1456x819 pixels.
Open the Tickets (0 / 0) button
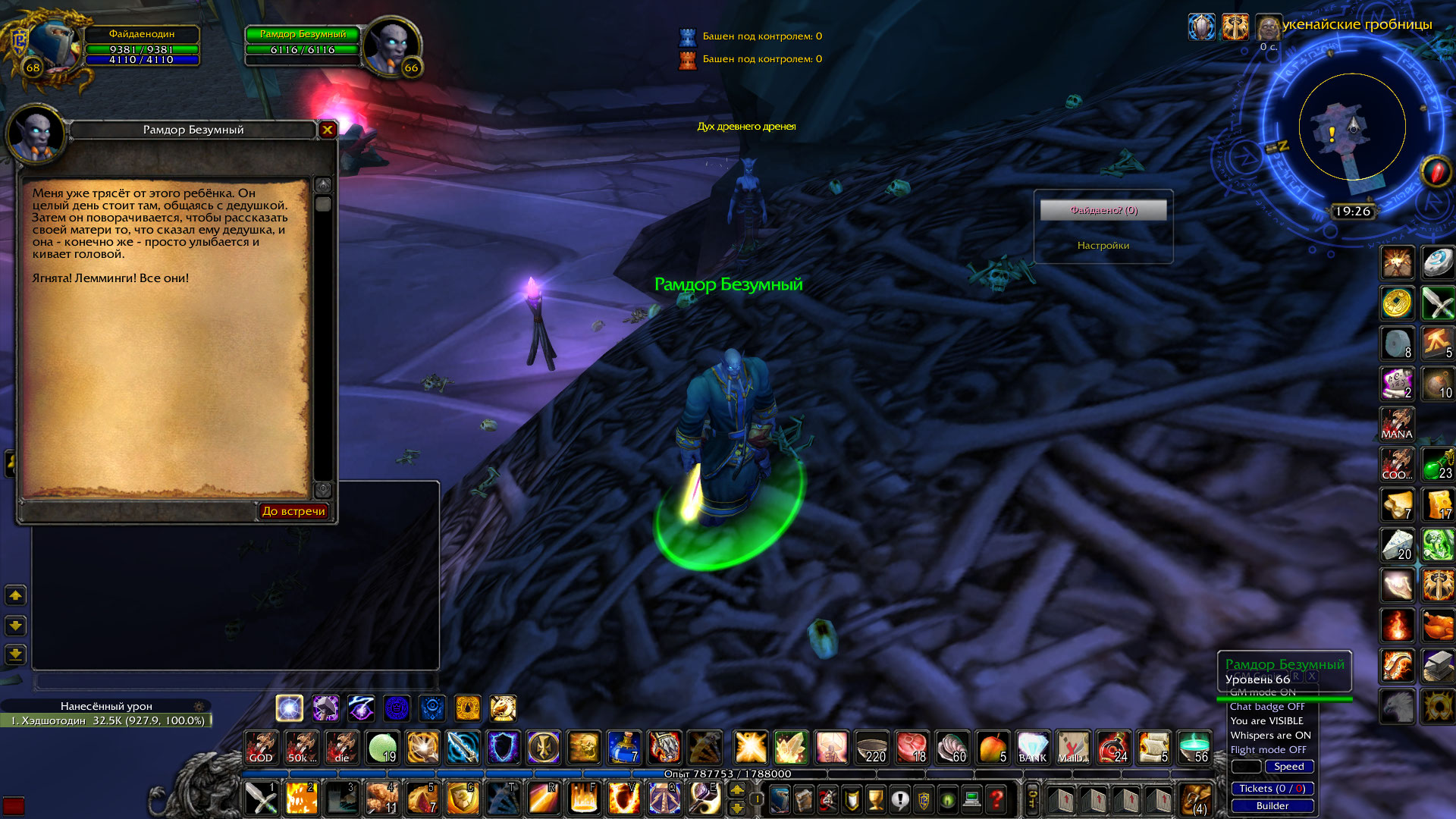tap(1273, 789)
